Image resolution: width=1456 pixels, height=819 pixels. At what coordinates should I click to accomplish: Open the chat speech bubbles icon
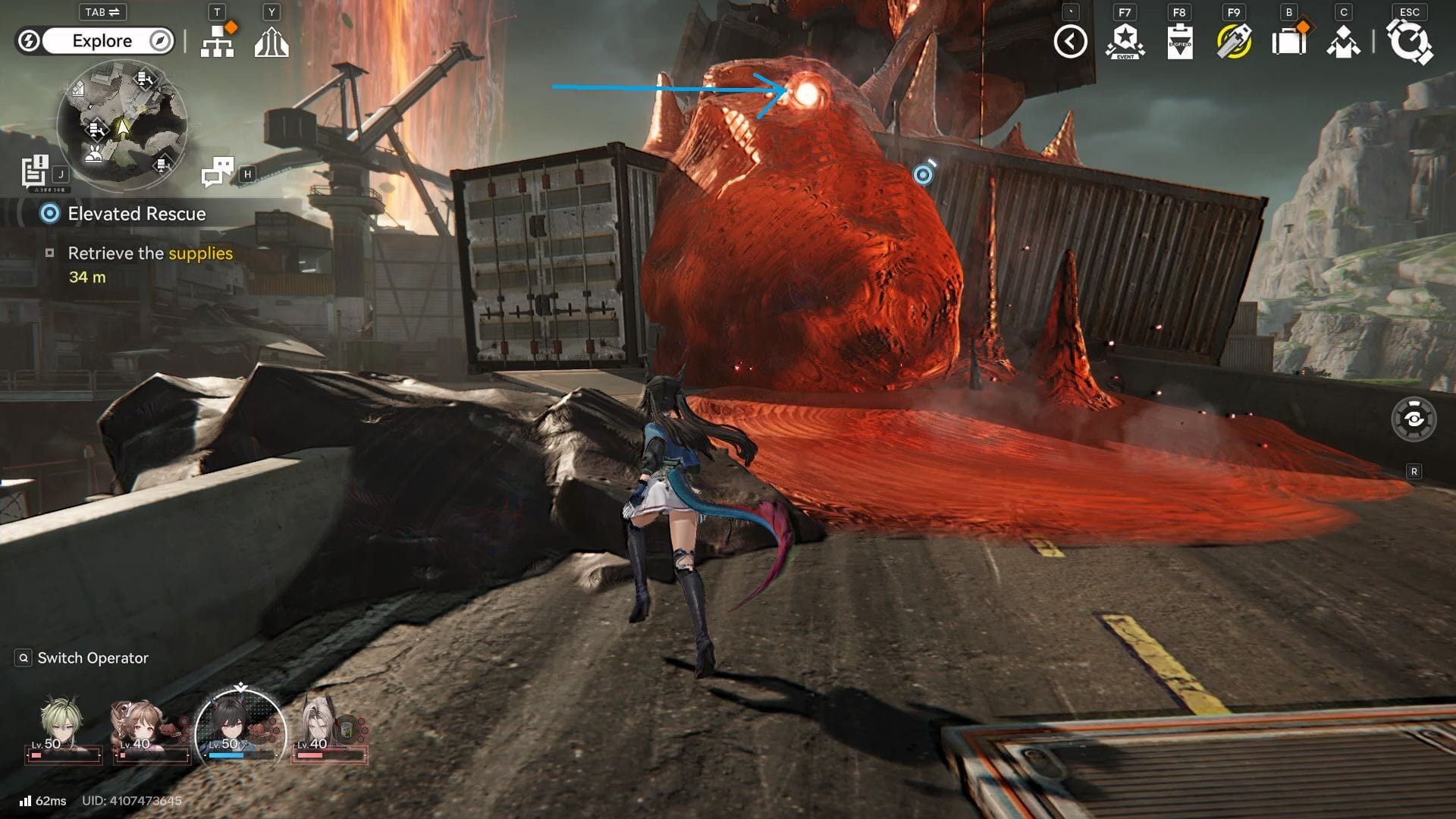point(218,172)
